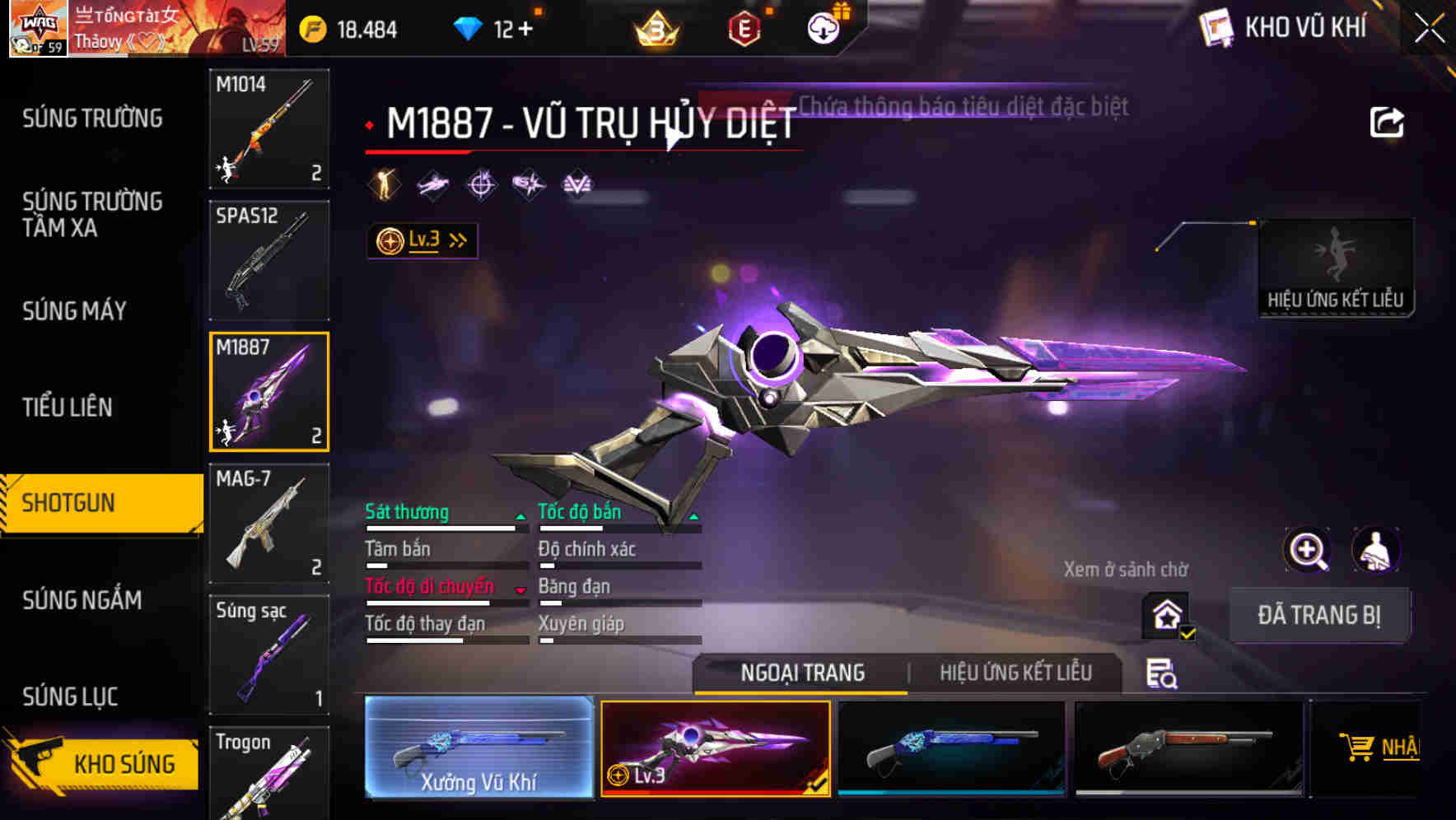Viewport: 1456px width, 820px height.
Task: Open the character preview icon beside zoom
Action: [1377, 550]
